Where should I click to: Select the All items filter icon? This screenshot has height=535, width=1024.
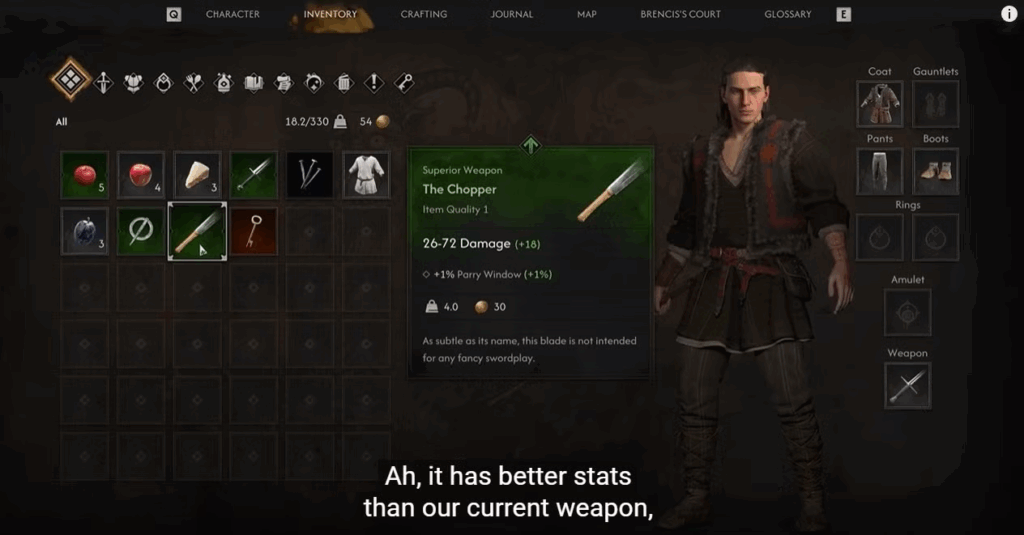(71, 80)
